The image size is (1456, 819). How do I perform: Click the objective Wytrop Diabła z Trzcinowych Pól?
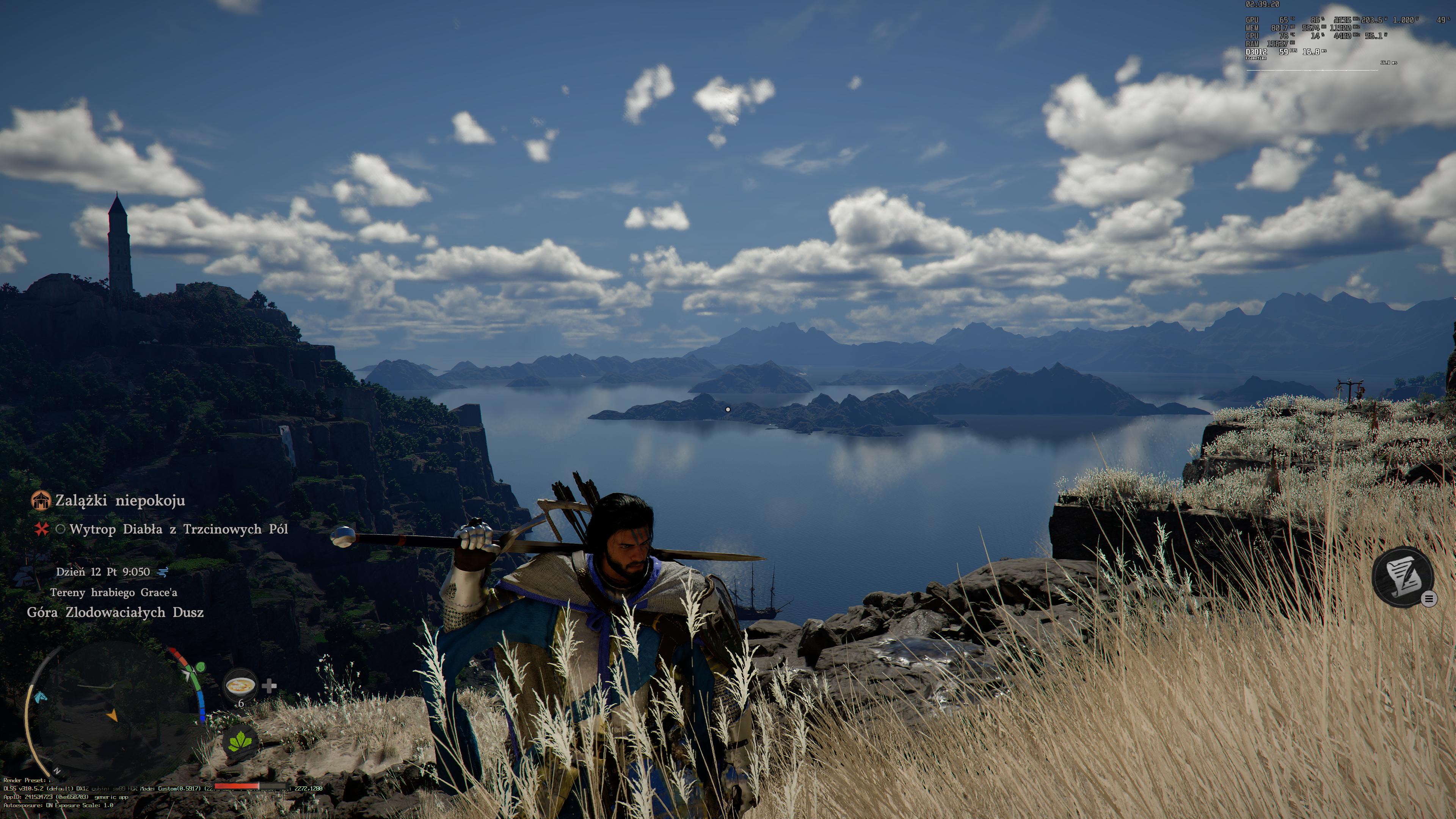179,530
